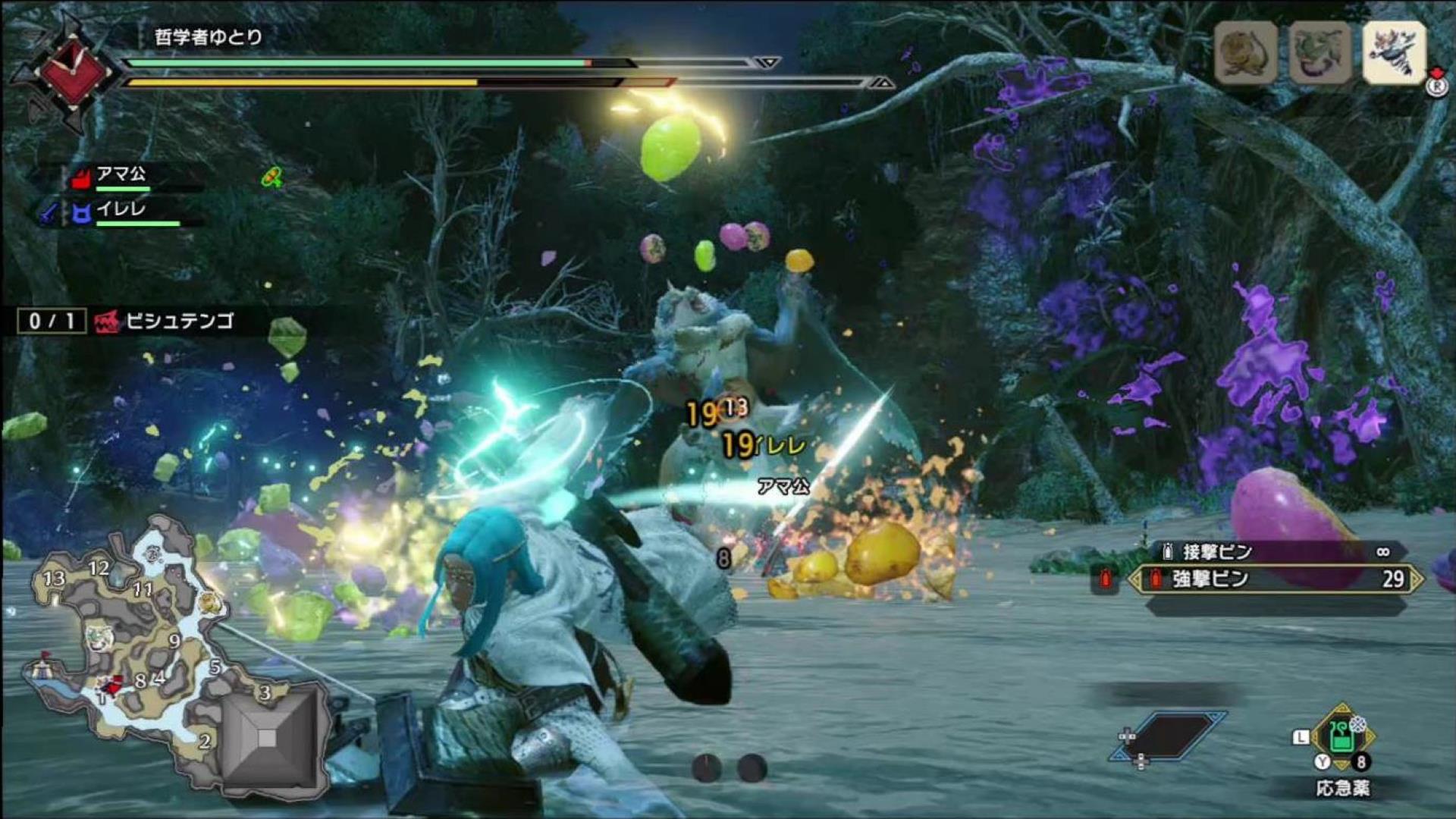Select the 接撃ビン coating row

pyautogui.click(x=1274, y=551)
